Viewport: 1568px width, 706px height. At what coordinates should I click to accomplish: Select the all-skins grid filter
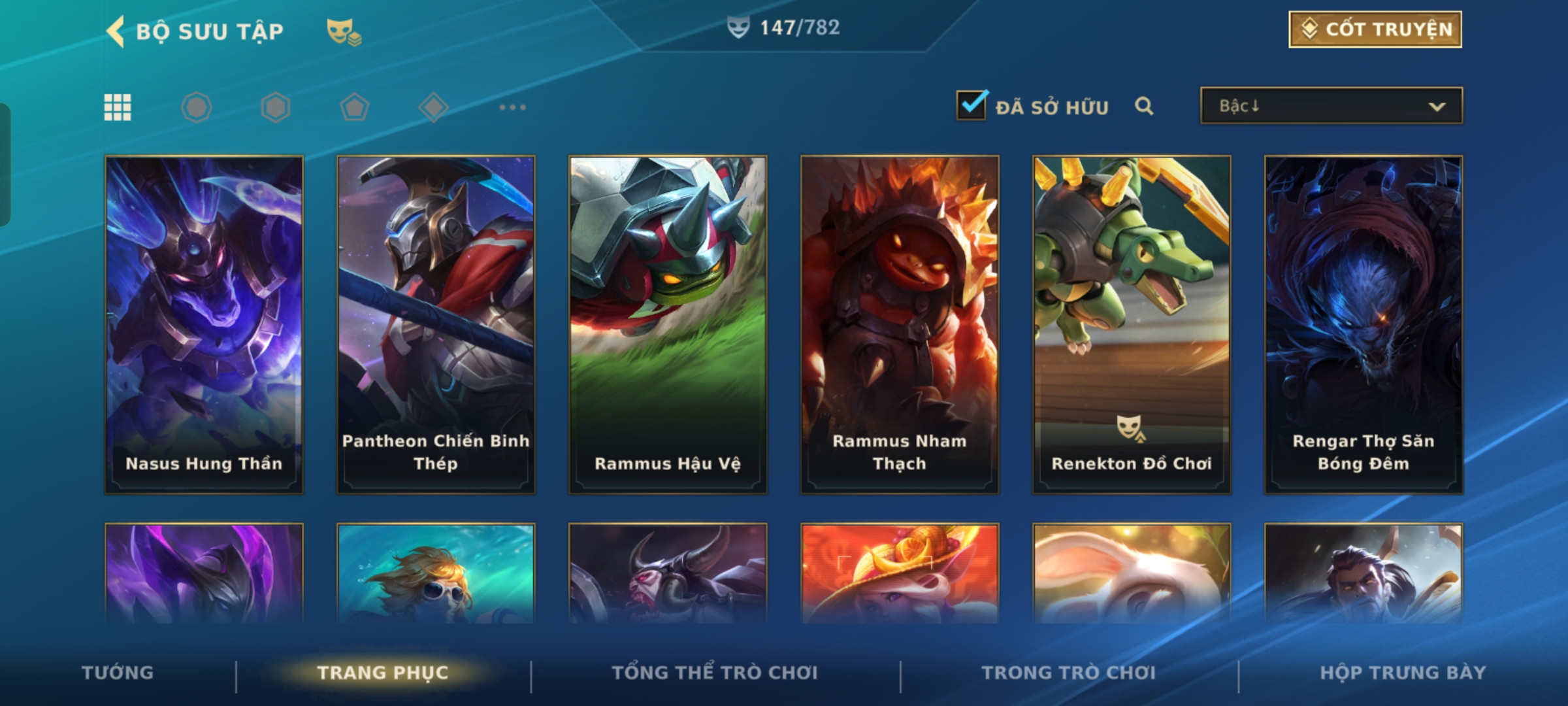pyautogui.click(x=118, y=107)
